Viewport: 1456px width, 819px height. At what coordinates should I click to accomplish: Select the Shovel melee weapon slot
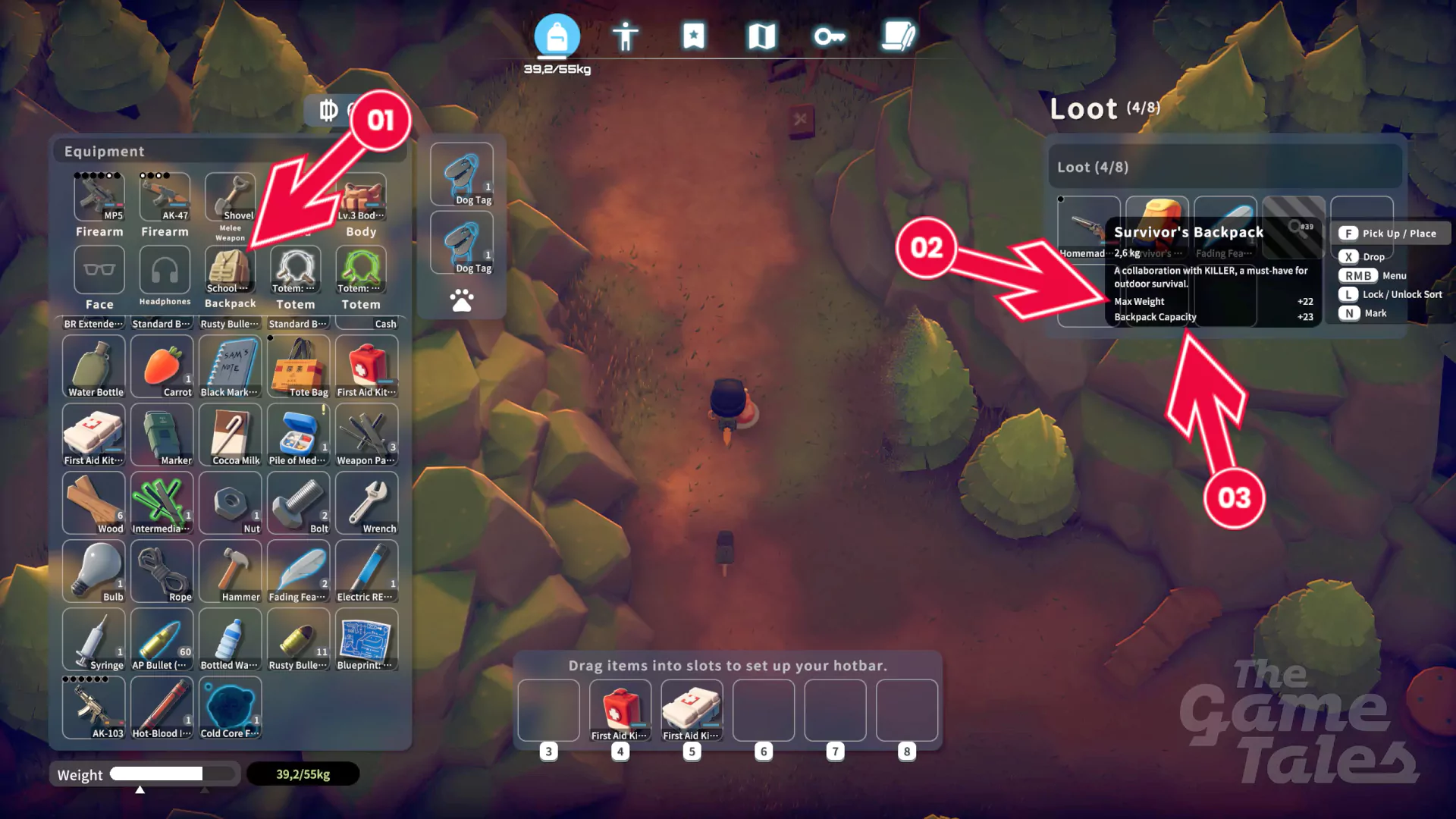tap(230, 197)
